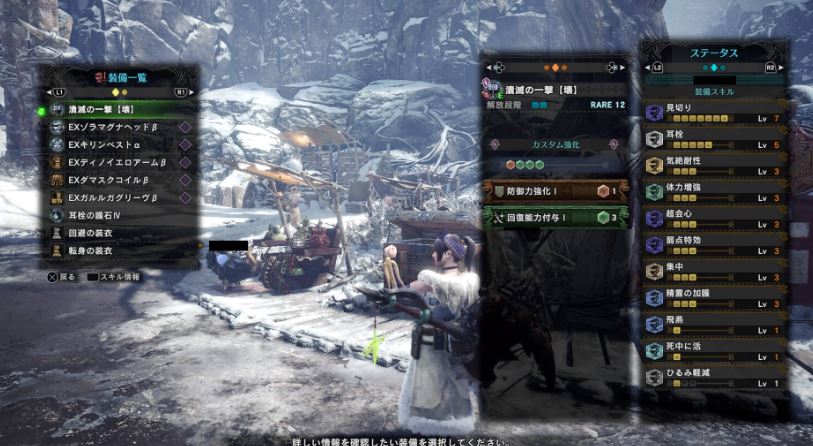The width and height of the screenshot is (813, 446).
Task: Select the 回復能力付与Ⅰ custom augment
Action: [556, 216]
